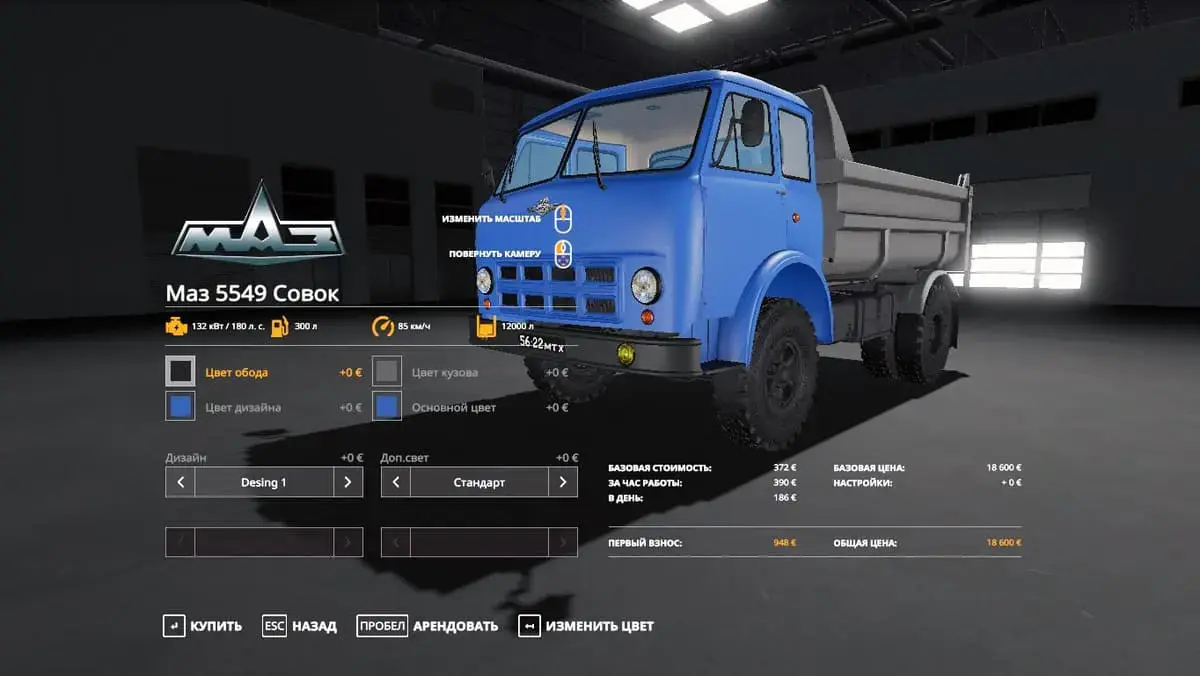Advance Доп.свет to next option
The height and width of the screenshot is (676, 1200).
coord(563,482)
